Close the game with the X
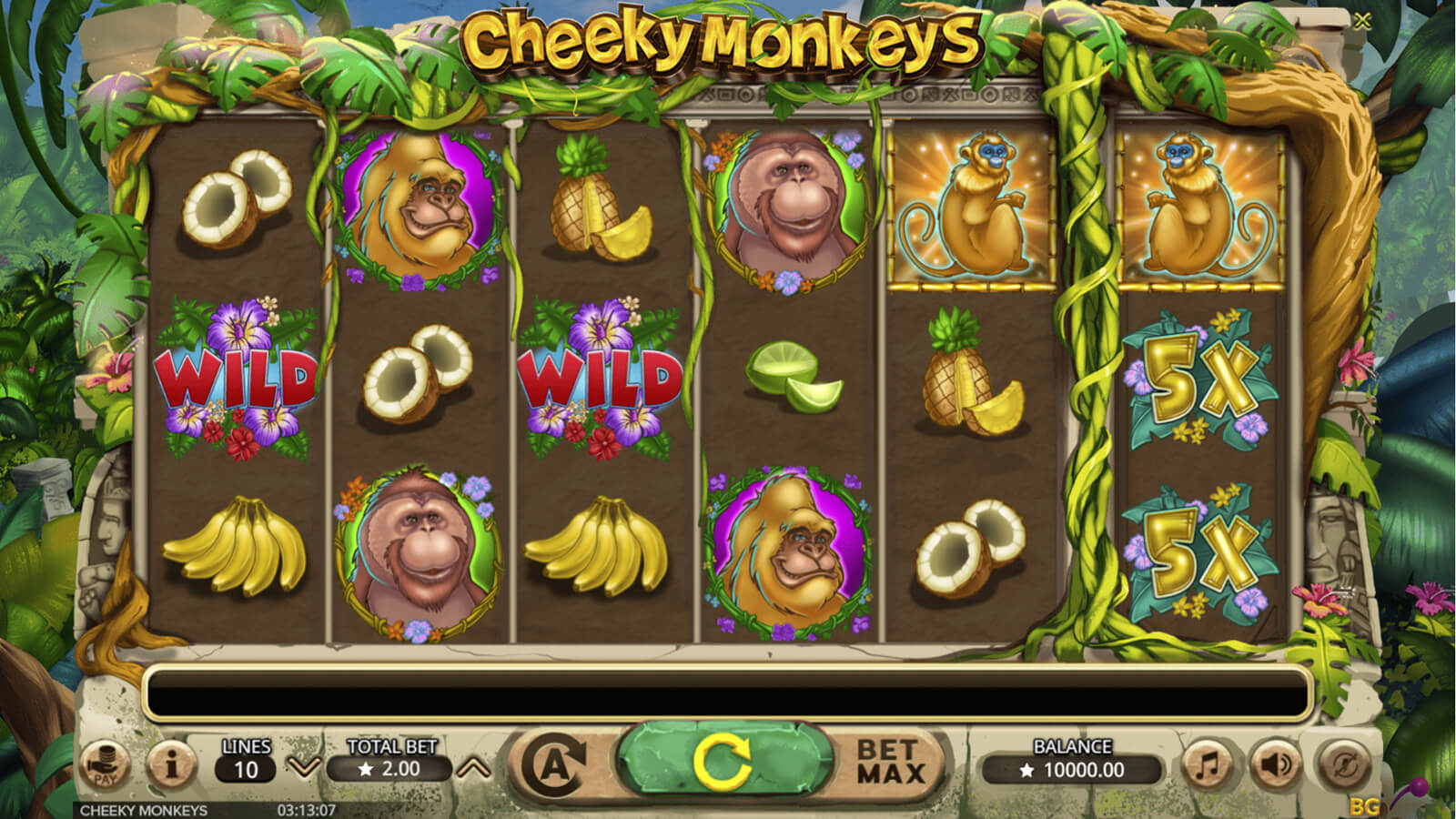 click(x=1361, y=21)
